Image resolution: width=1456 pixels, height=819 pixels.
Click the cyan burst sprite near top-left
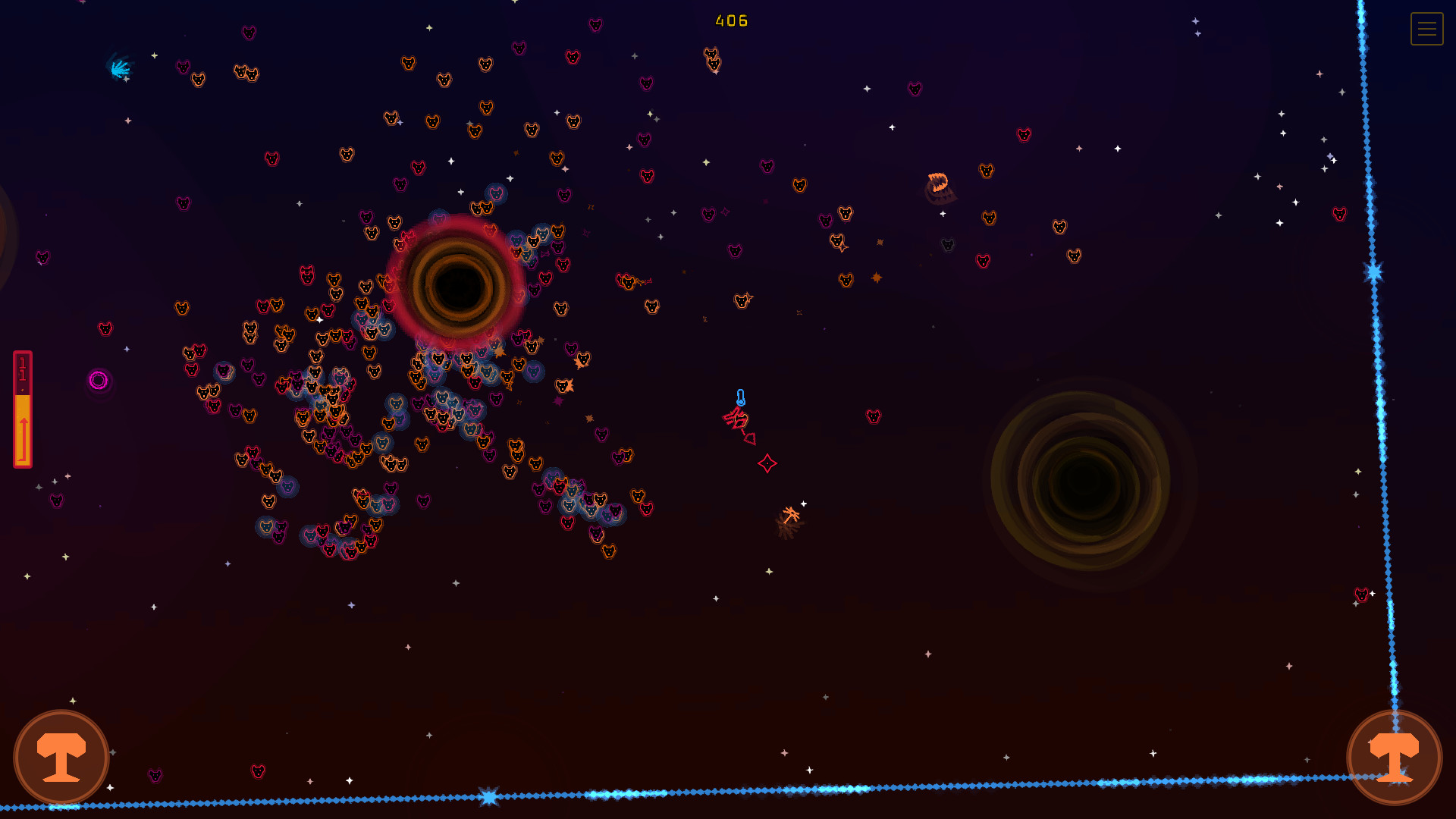pos(121,68)
